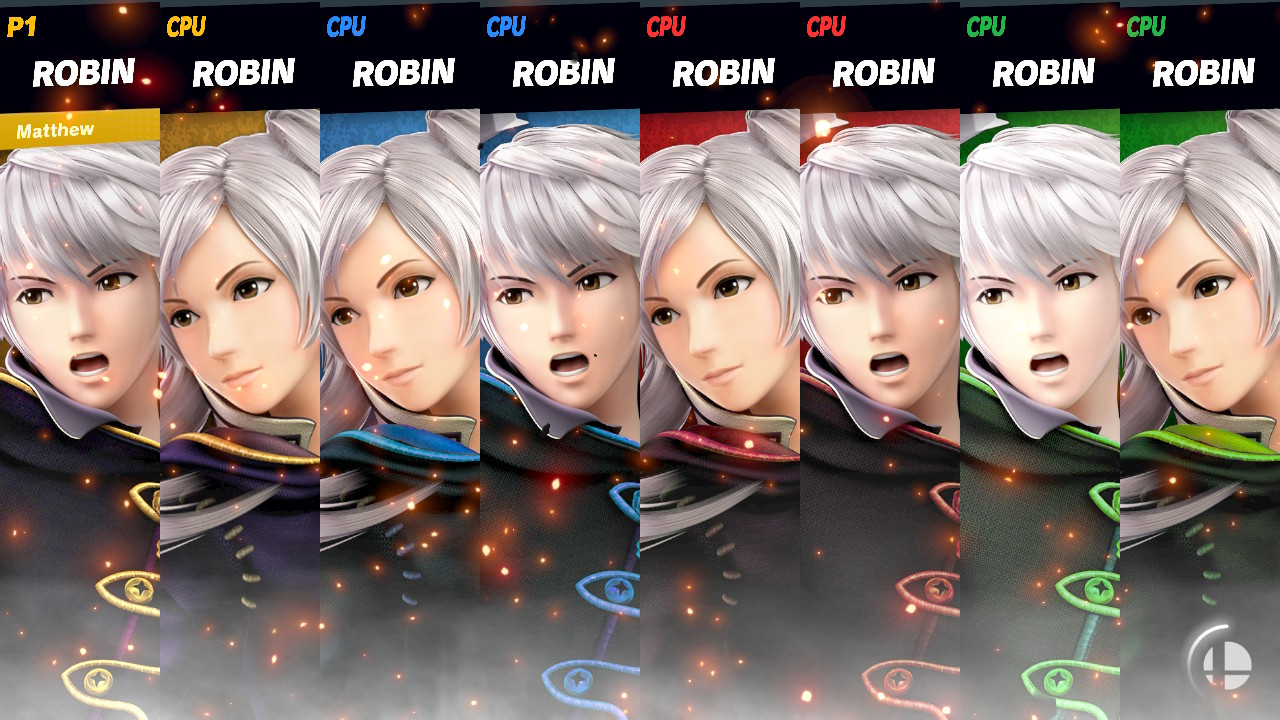Select the default purple Robin portrait
1280x720 pixels.
tap(80, 350)
